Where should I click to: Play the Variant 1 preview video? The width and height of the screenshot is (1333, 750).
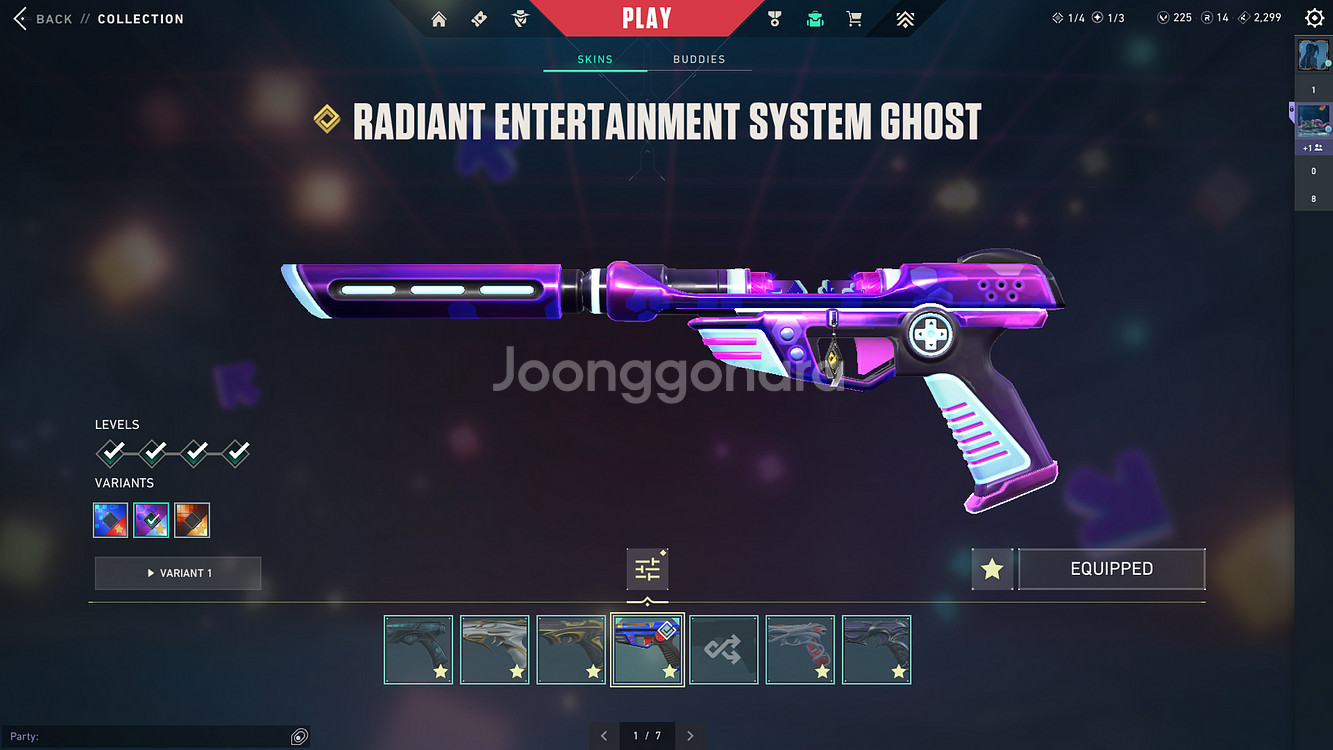click(178, 573)
